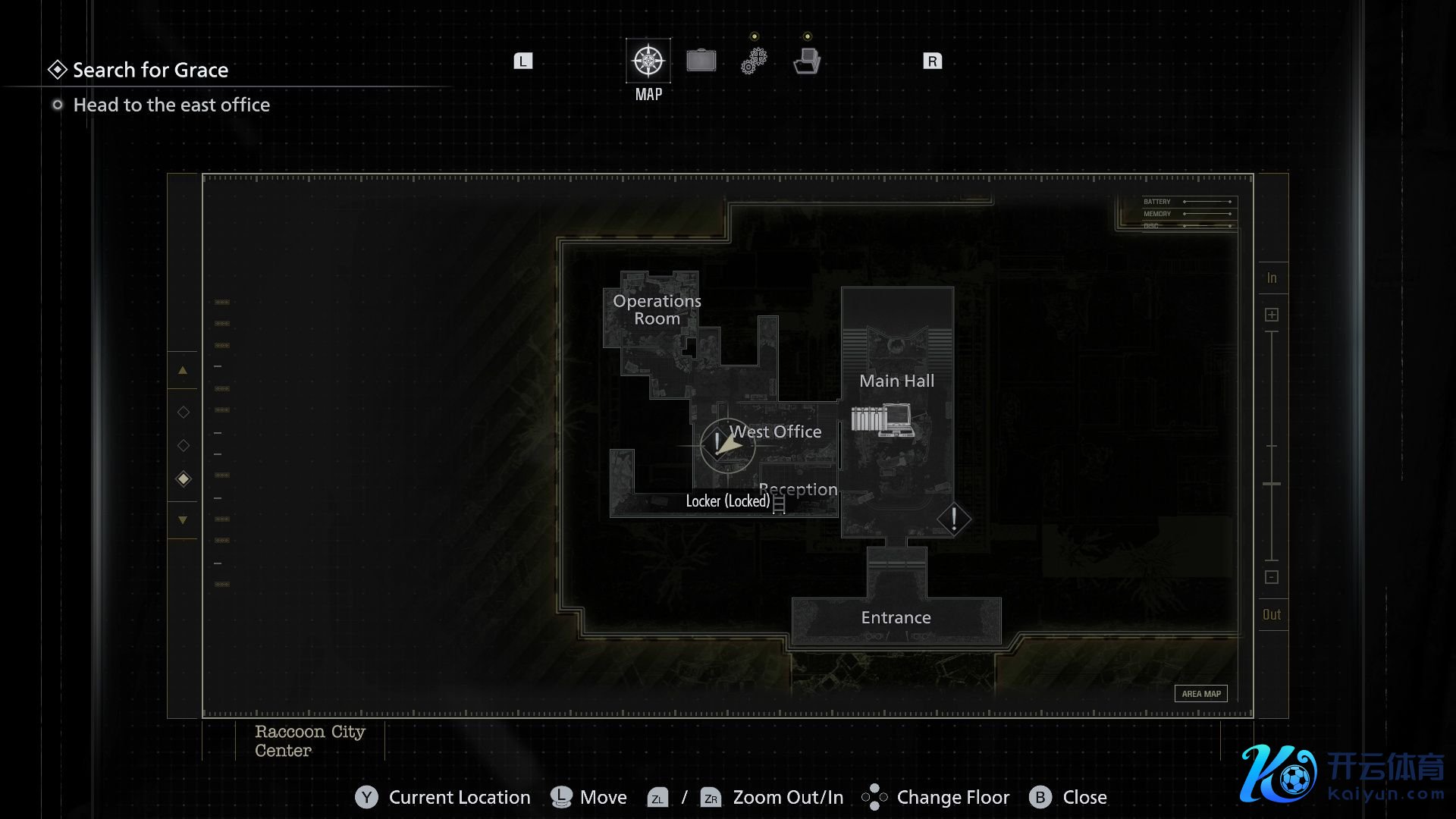Click the Search for Grace objective
The height and width of the screenshot is (819, 1456).
coord(150,70)
